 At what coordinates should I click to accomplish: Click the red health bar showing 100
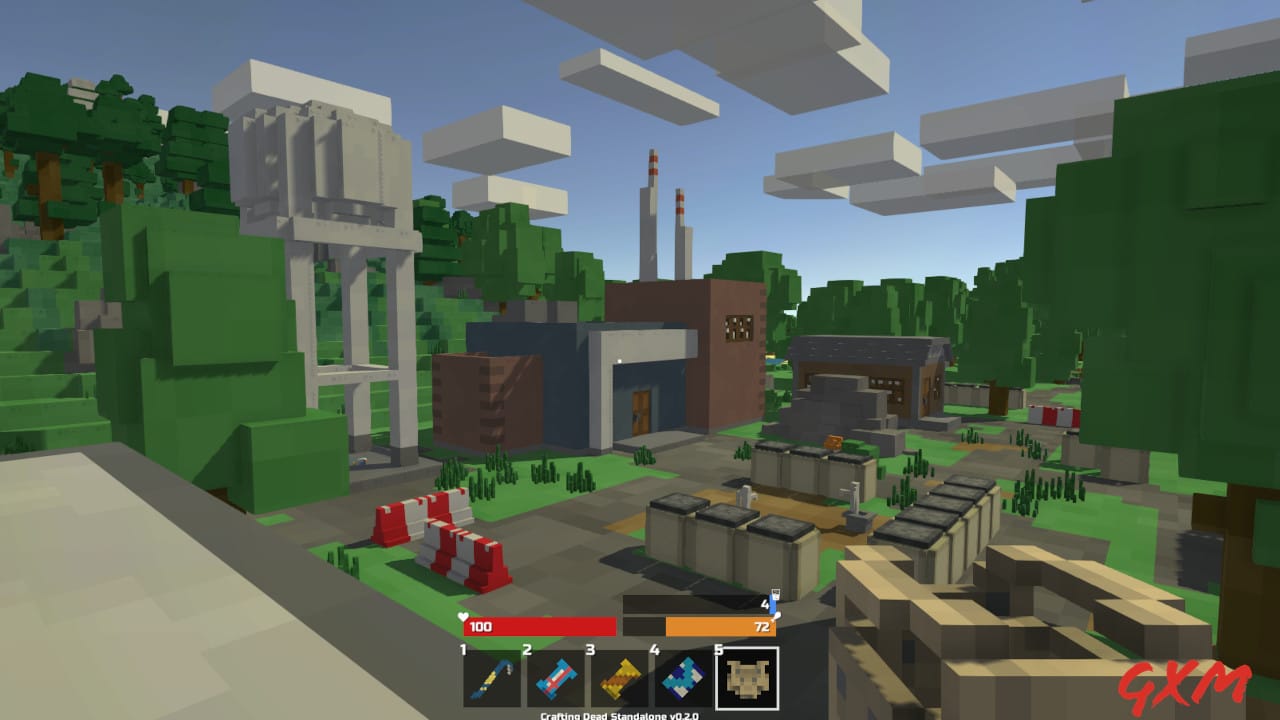(x=540, y=628)
